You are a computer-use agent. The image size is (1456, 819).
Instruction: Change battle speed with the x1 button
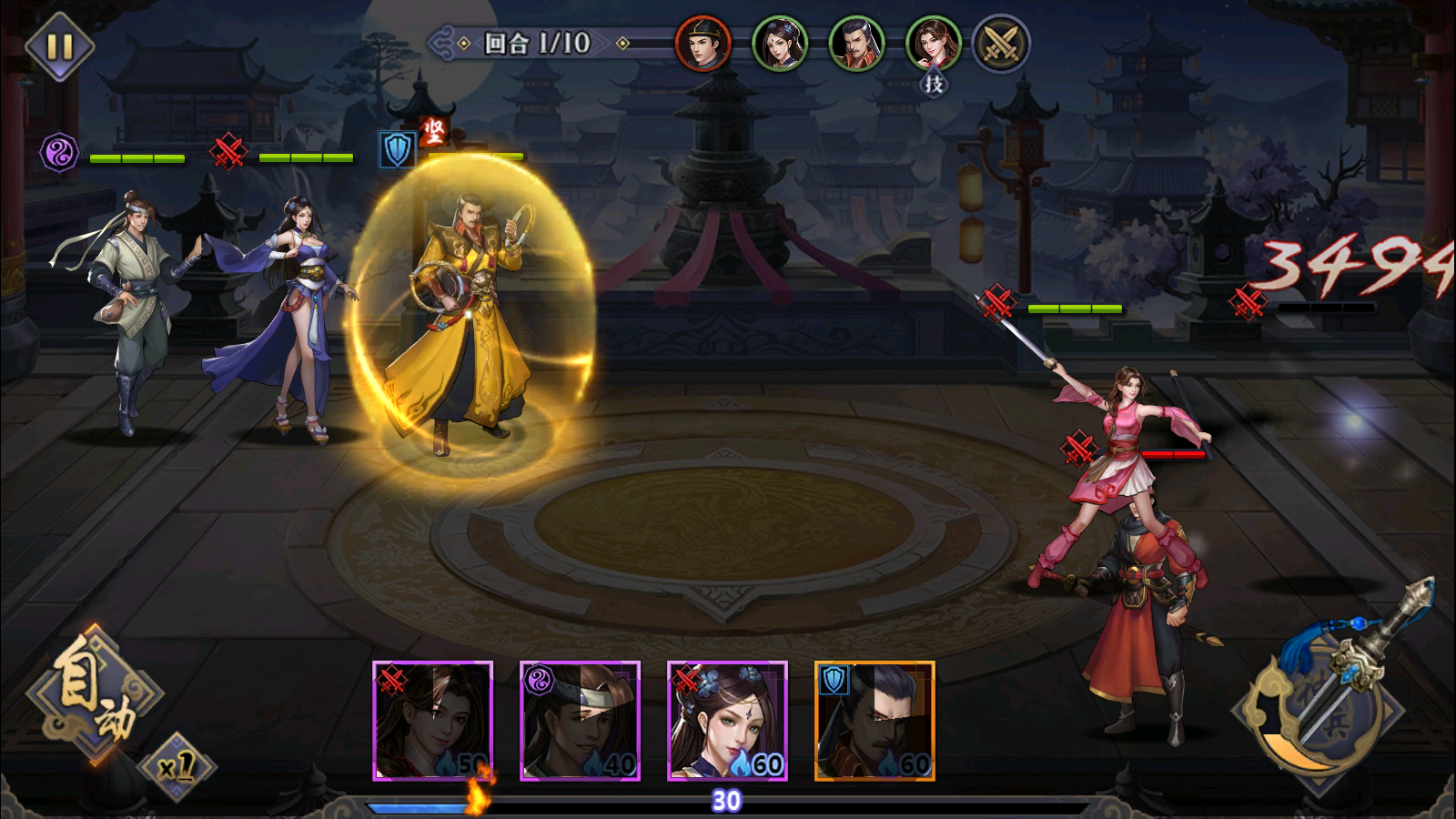tap(177, 766)
